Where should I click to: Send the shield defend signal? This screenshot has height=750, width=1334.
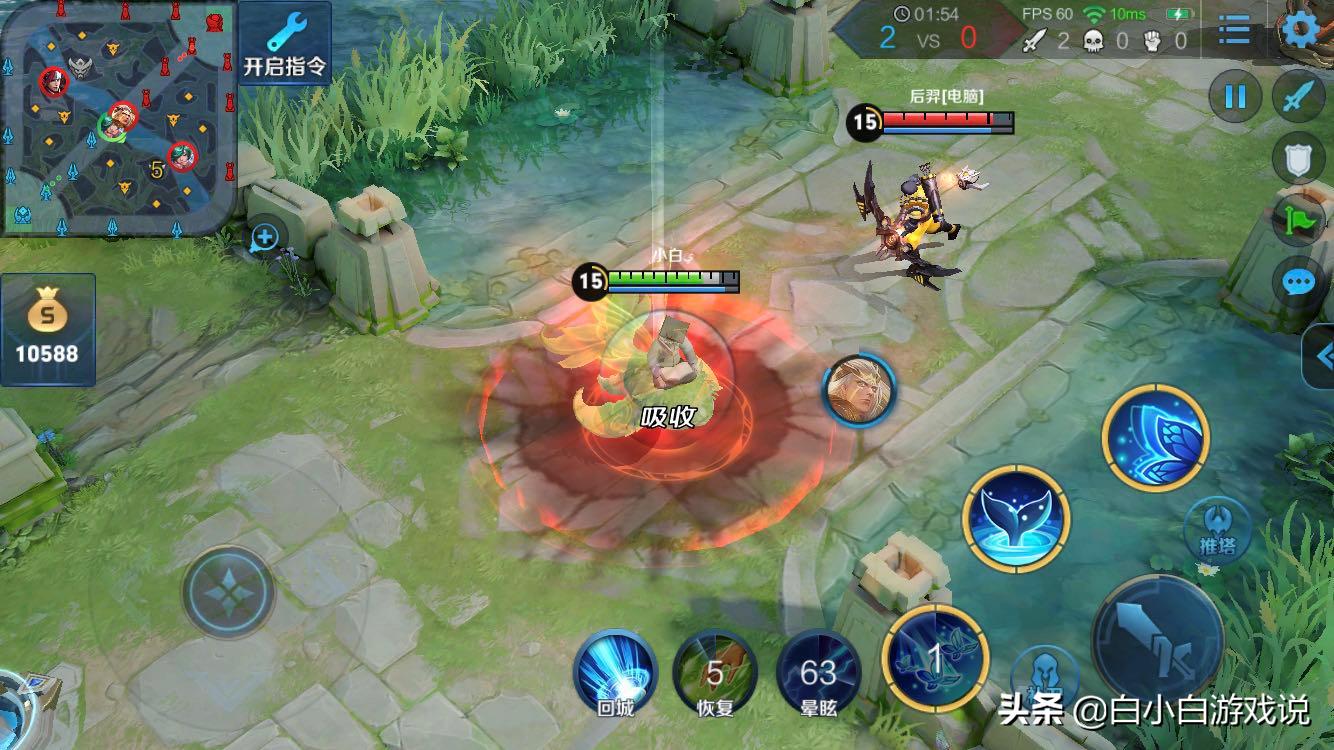tap(1298, 159)
